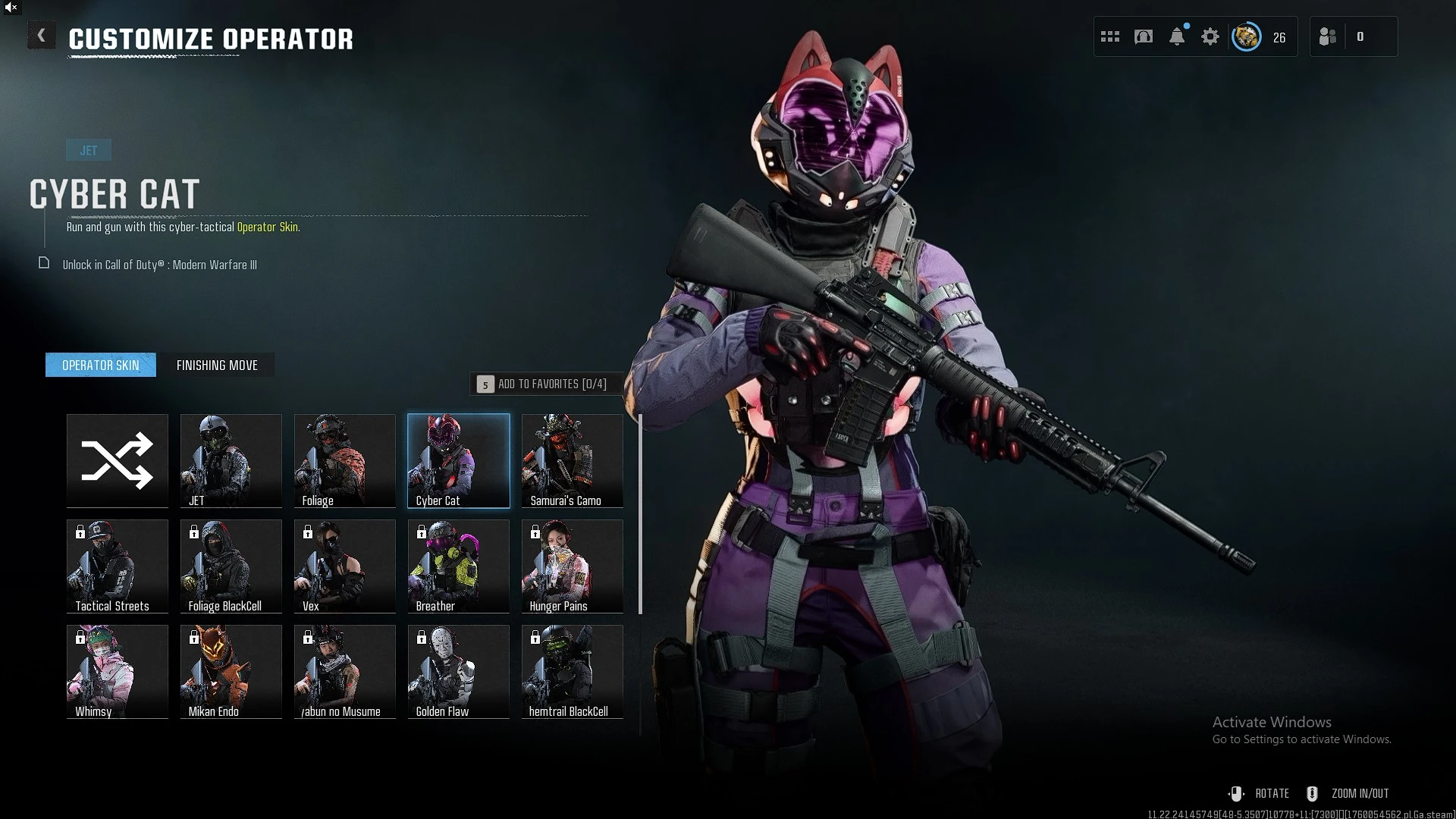Select the Whimsy operator skin

tap(118, 671)
